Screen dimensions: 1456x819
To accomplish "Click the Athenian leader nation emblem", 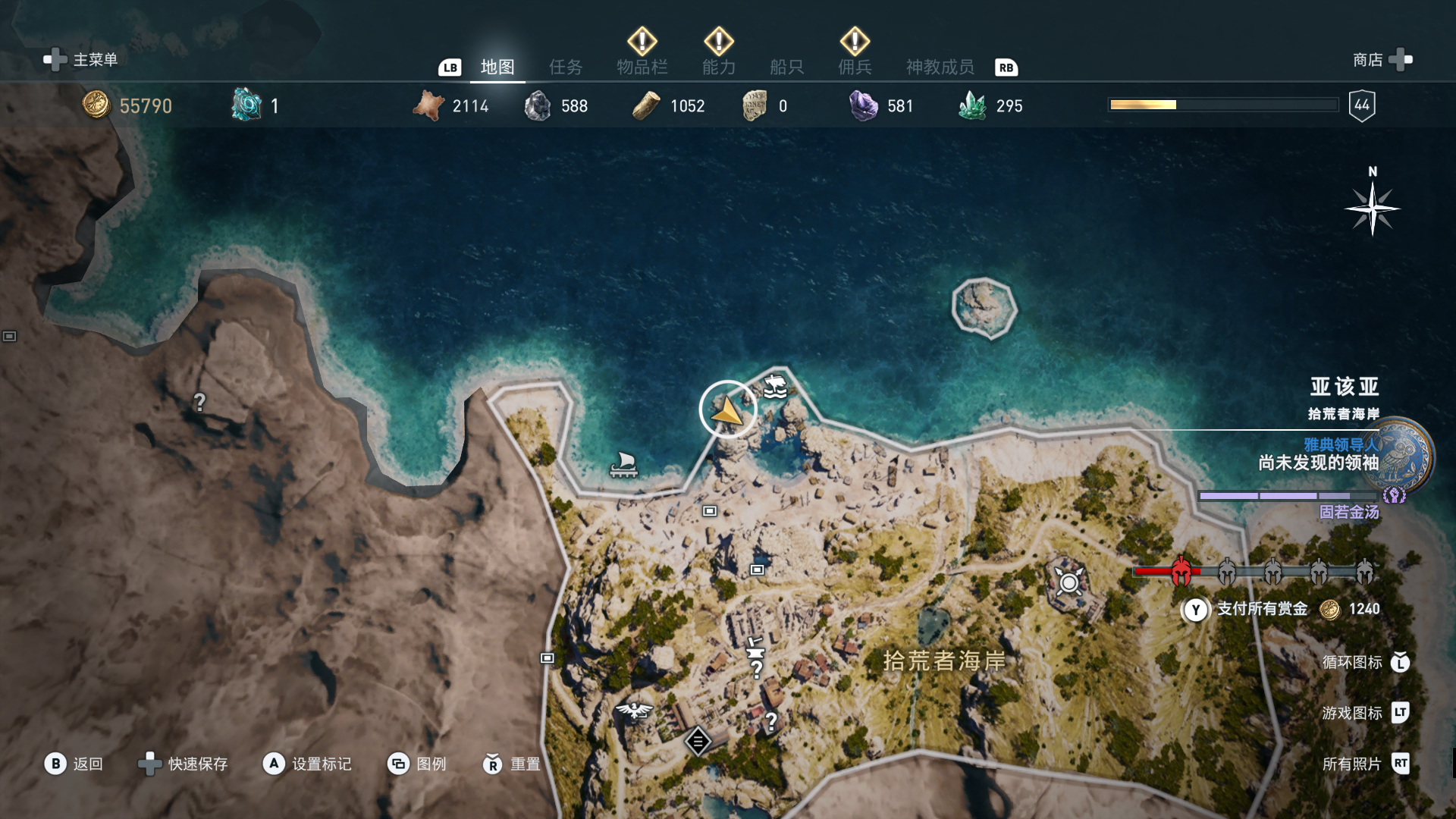I will [x=1401, y=455].
